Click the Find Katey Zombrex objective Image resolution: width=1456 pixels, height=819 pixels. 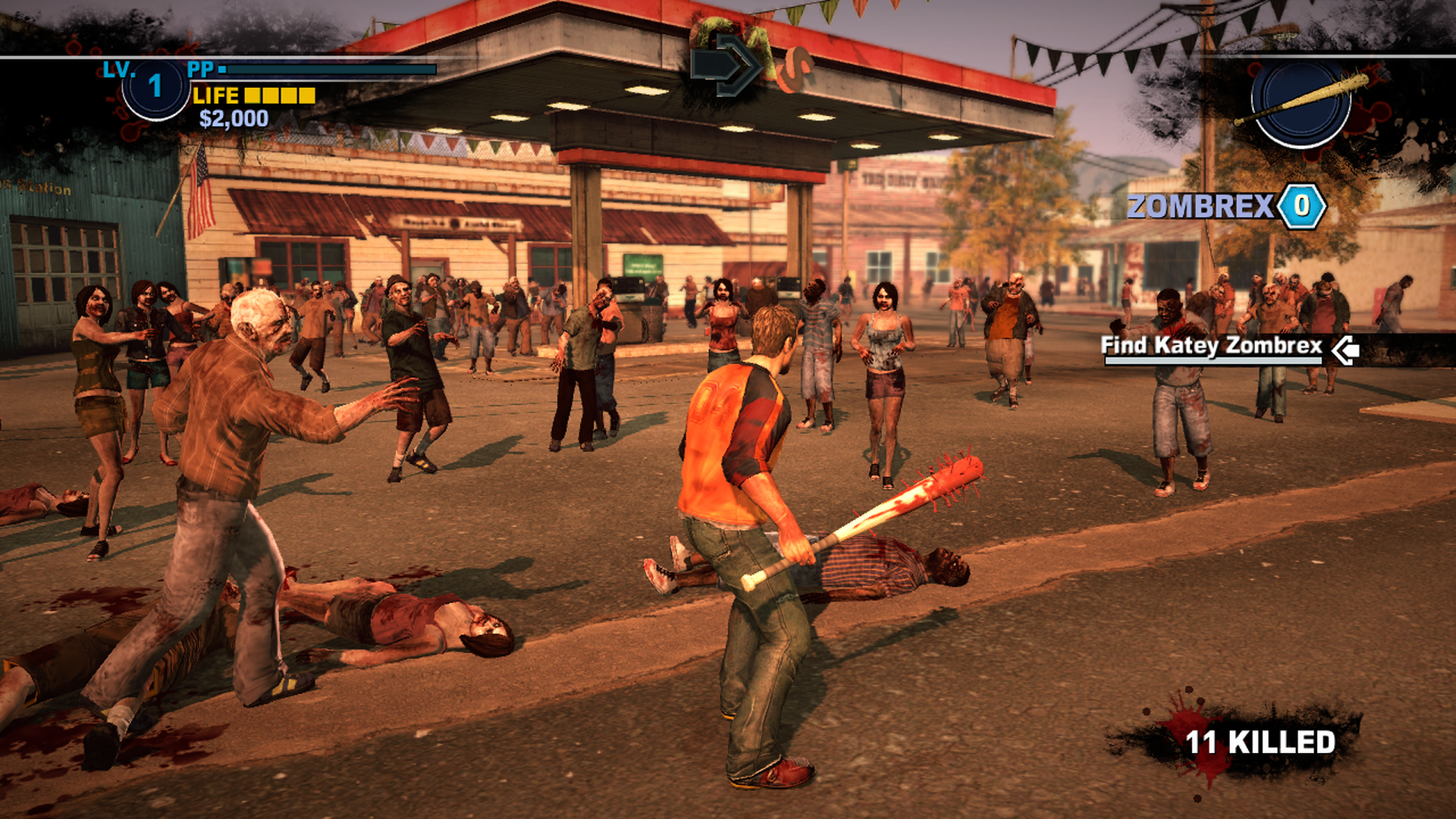click(x=1211, y=347)
